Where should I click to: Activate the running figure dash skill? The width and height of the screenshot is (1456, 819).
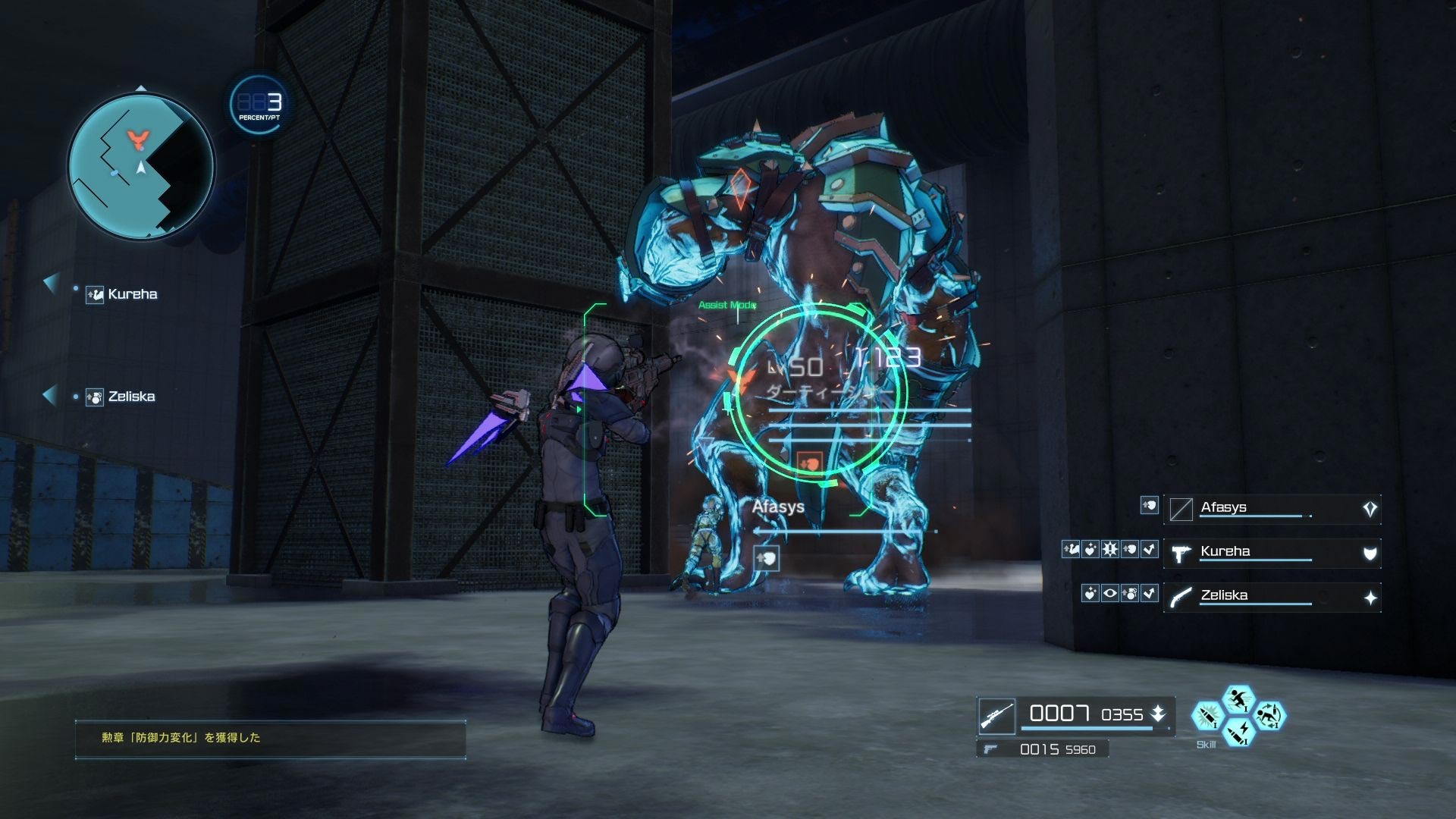1238,698
